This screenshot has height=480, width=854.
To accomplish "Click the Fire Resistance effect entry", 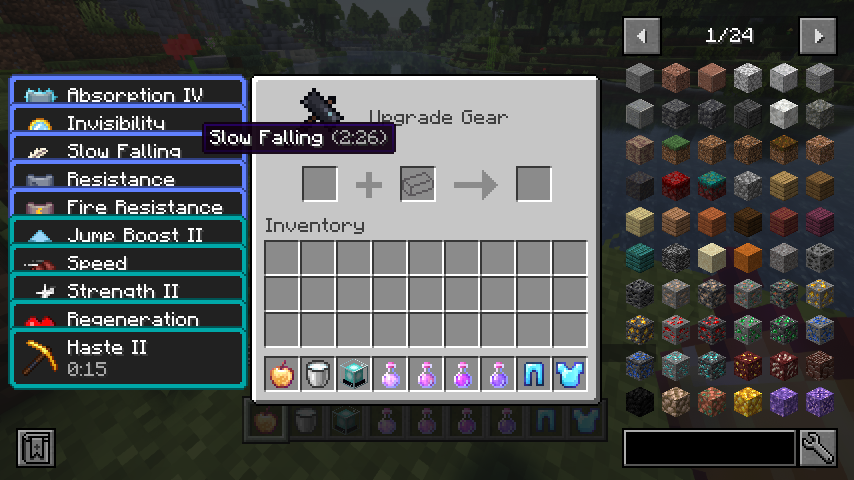I will (x=128, y=207).
